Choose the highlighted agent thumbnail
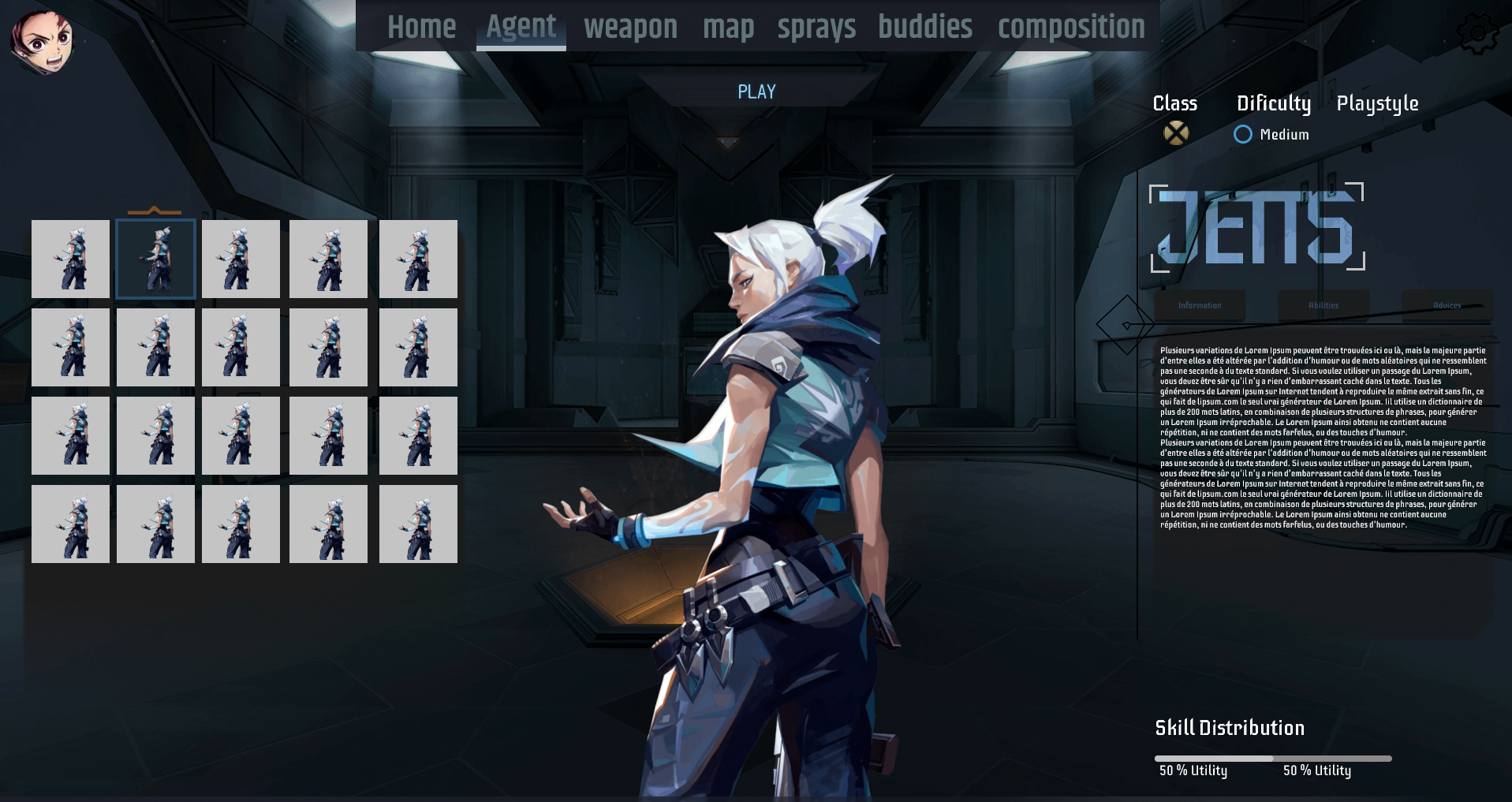 click(x=155, y=259)
